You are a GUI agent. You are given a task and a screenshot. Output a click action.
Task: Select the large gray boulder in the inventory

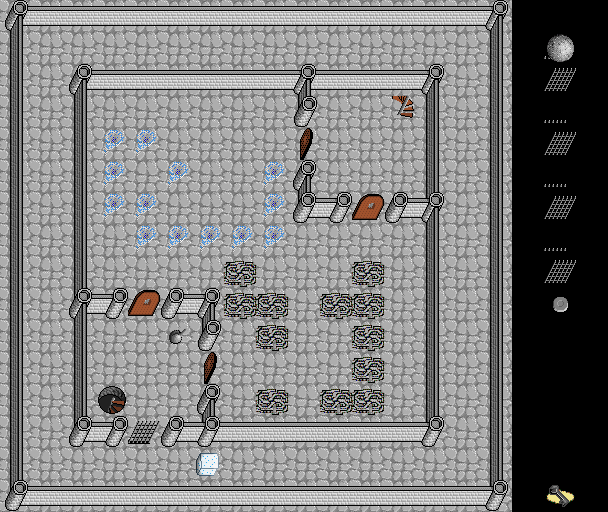click(560, 48)
